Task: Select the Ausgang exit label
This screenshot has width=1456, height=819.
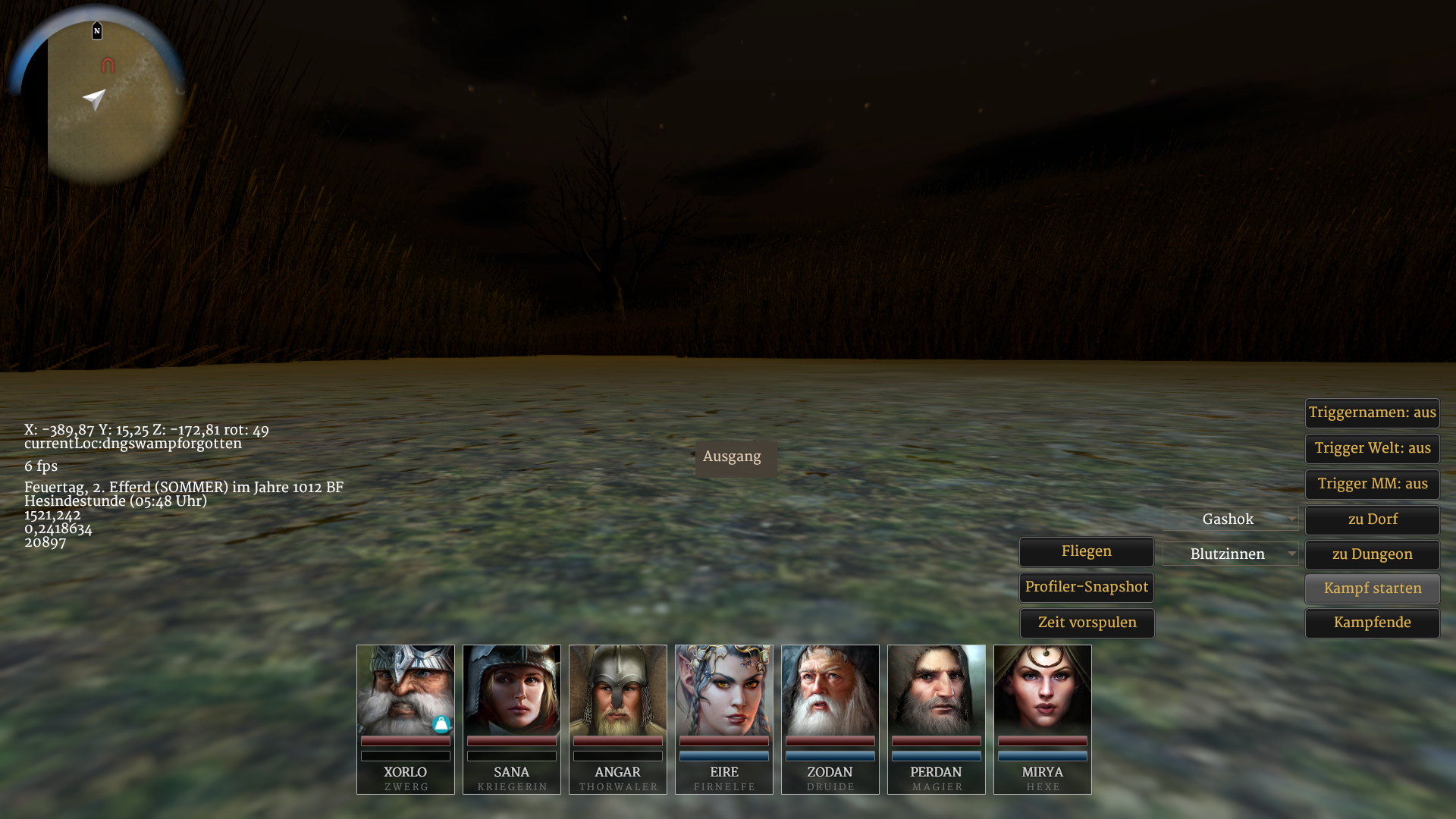Action: click(x=733, y=457)
